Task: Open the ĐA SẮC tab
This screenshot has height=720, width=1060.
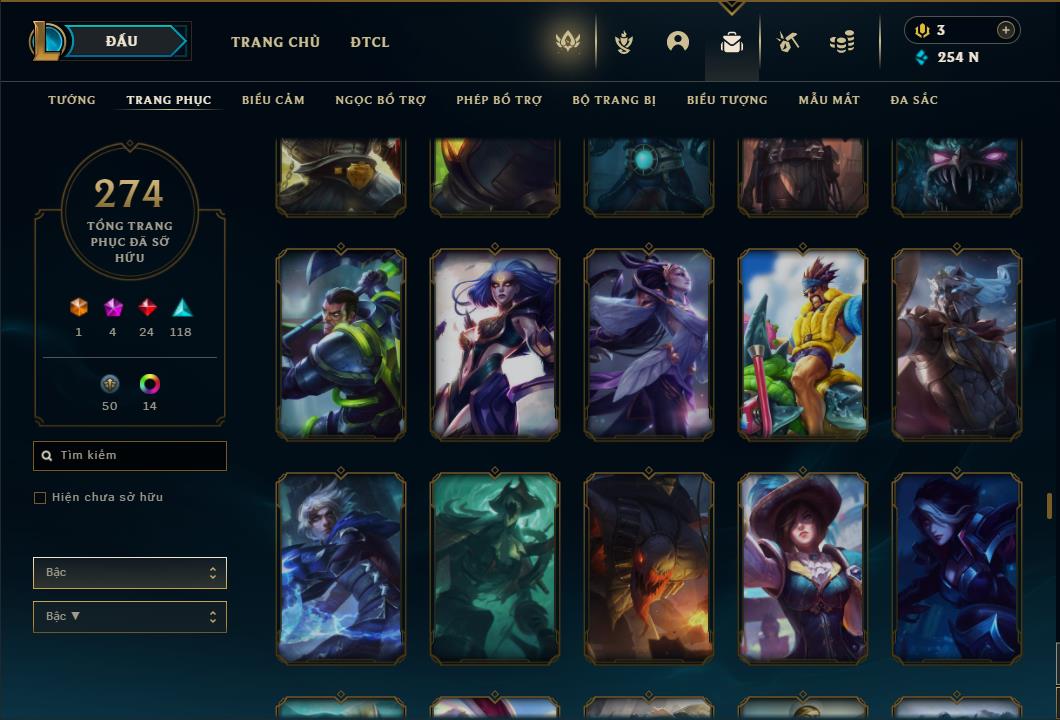Action: tap(914, 100)
